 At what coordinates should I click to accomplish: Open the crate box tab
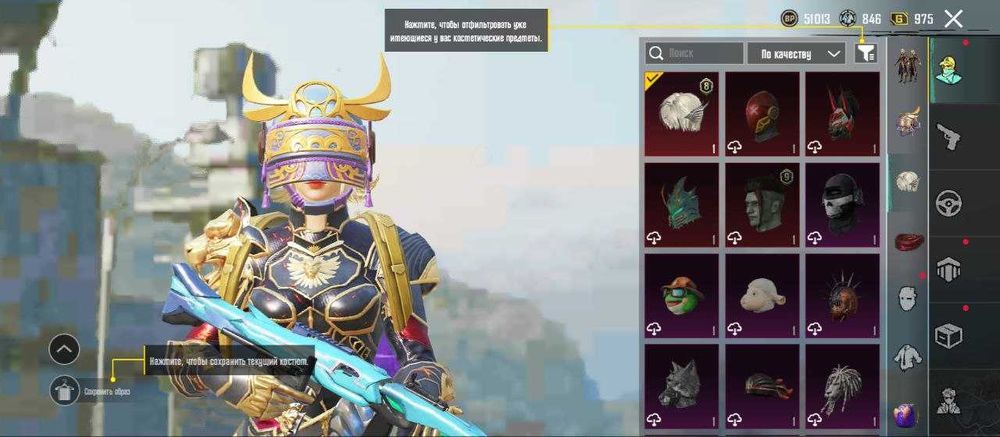(948, 335)
